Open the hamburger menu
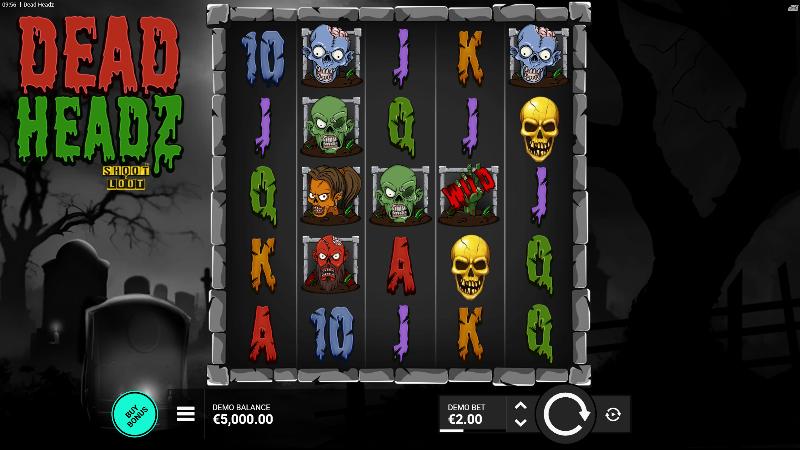800x450 pixels. [186, 414]
